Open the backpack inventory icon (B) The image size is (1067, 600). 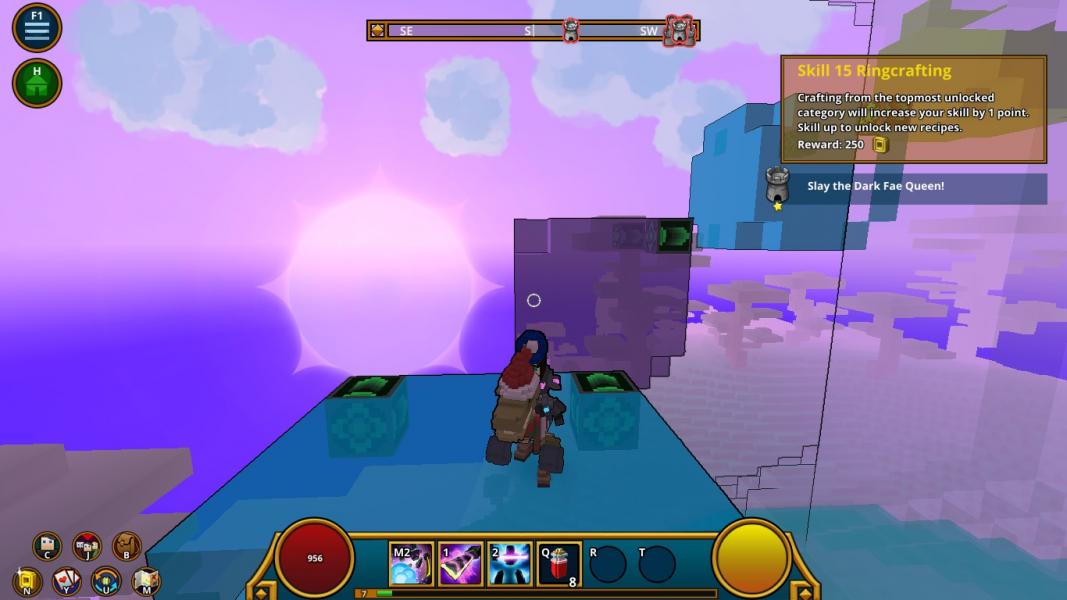pos(126,546)
